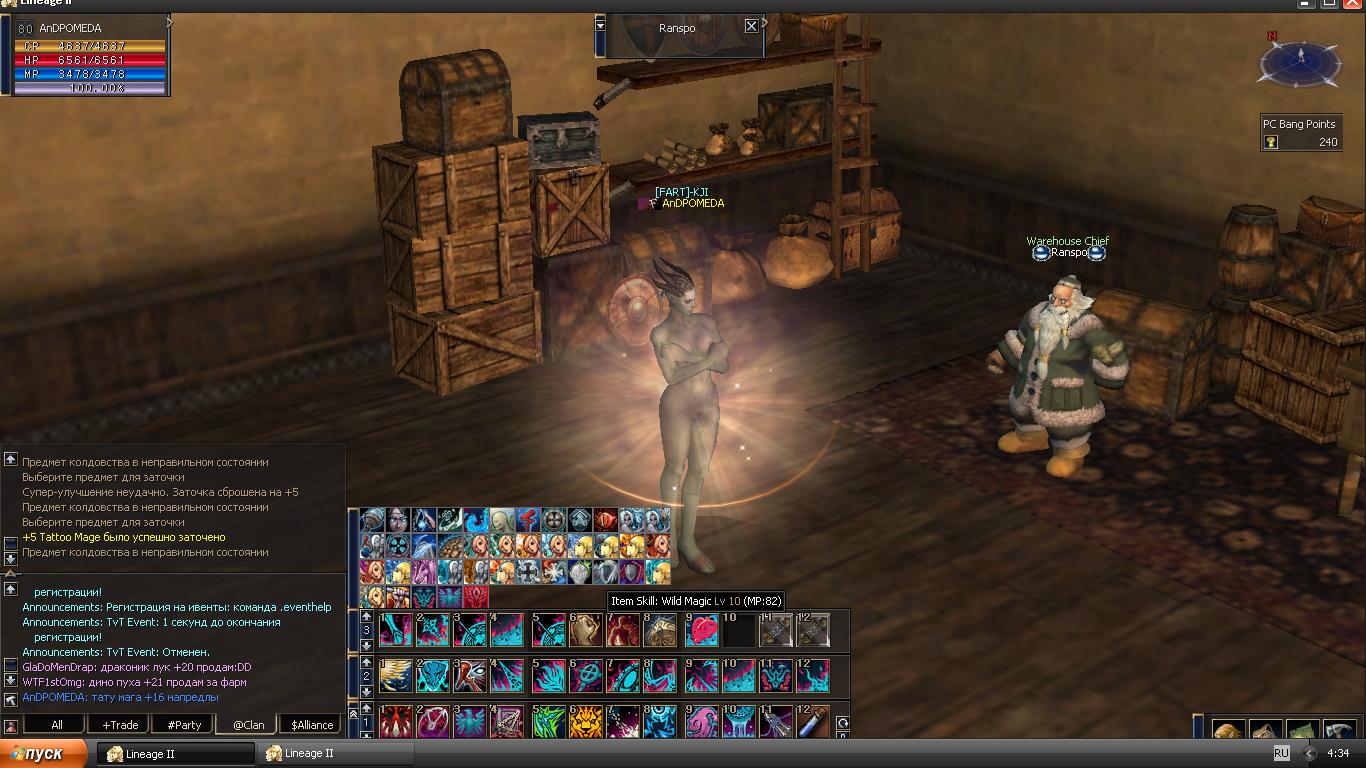Screen dimensions: 1366x768
Task: Toggle the RU keyboard language indicator
Action: 1281,753
